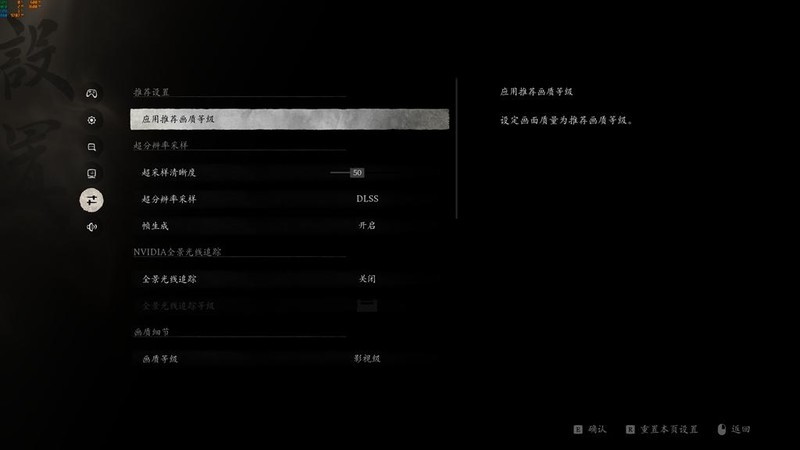Change the DLSS super resolution sampling option
The width and height of the screenshot is (800, 450).
click(x=367, y=199)
